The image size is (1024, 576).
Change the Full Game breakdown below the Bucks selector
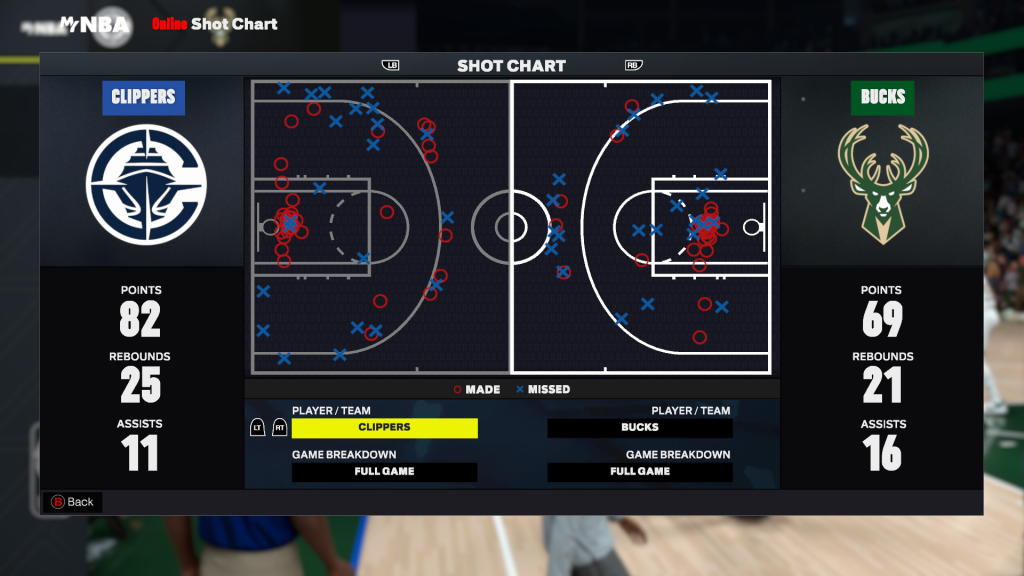640,472
